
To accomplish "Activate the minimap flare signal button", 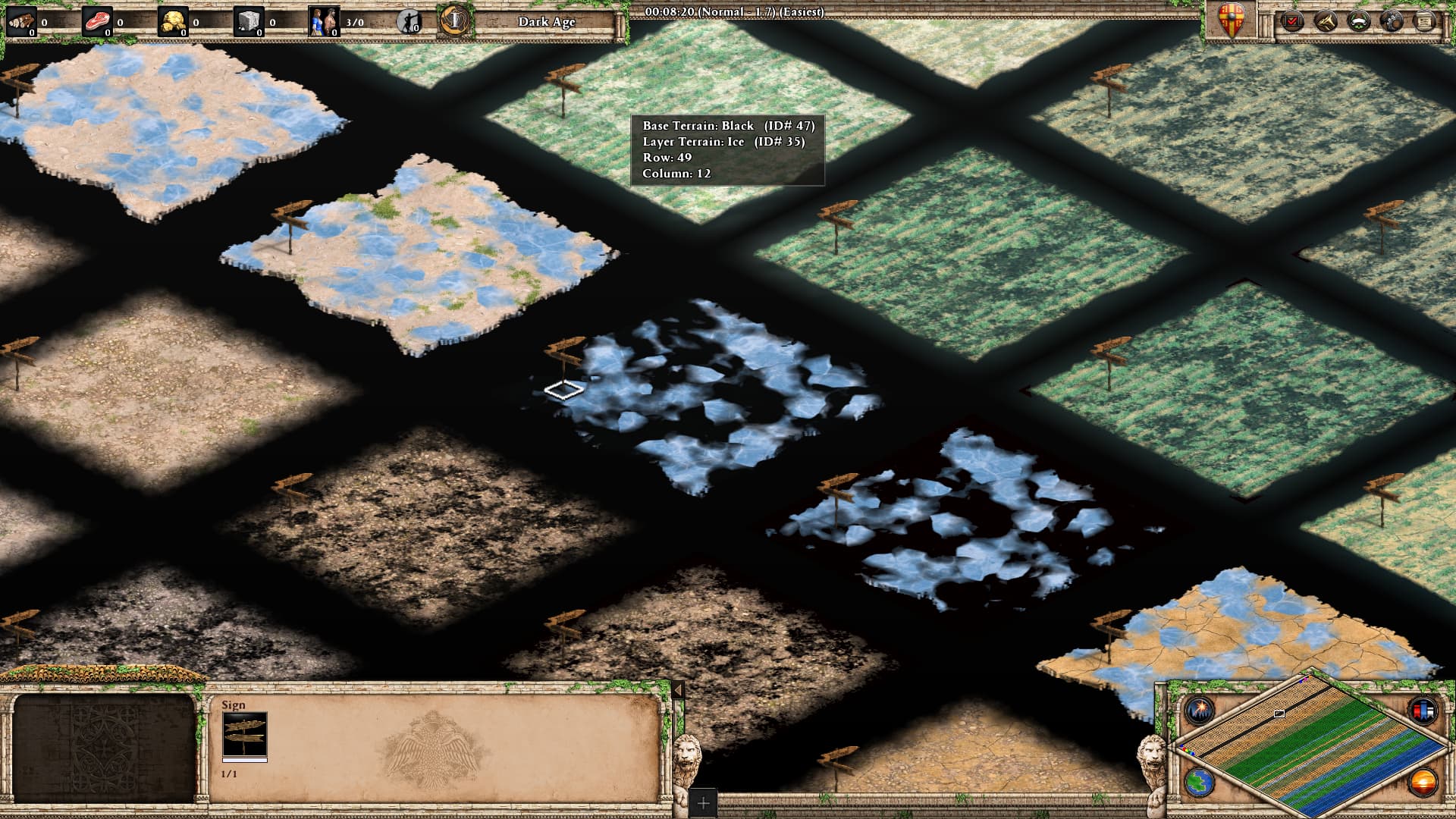I will click(1200, 711).
